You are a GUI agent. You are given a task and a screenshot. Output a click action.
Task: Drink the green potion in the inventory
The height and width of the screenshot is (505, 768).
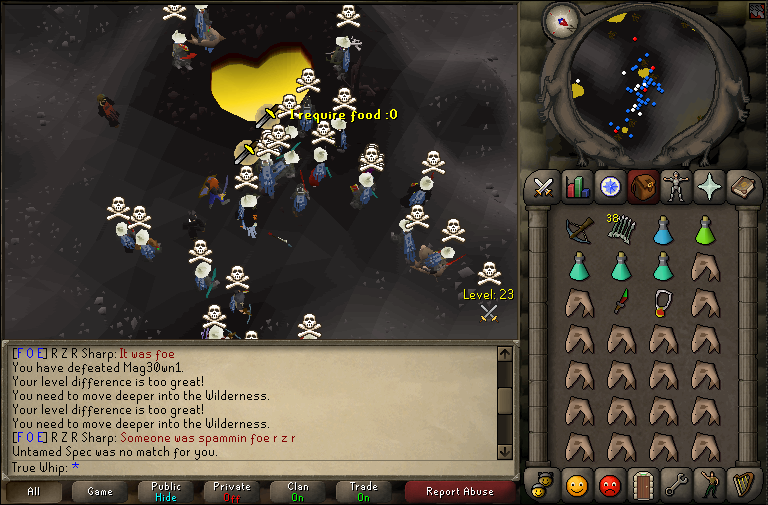704,231
